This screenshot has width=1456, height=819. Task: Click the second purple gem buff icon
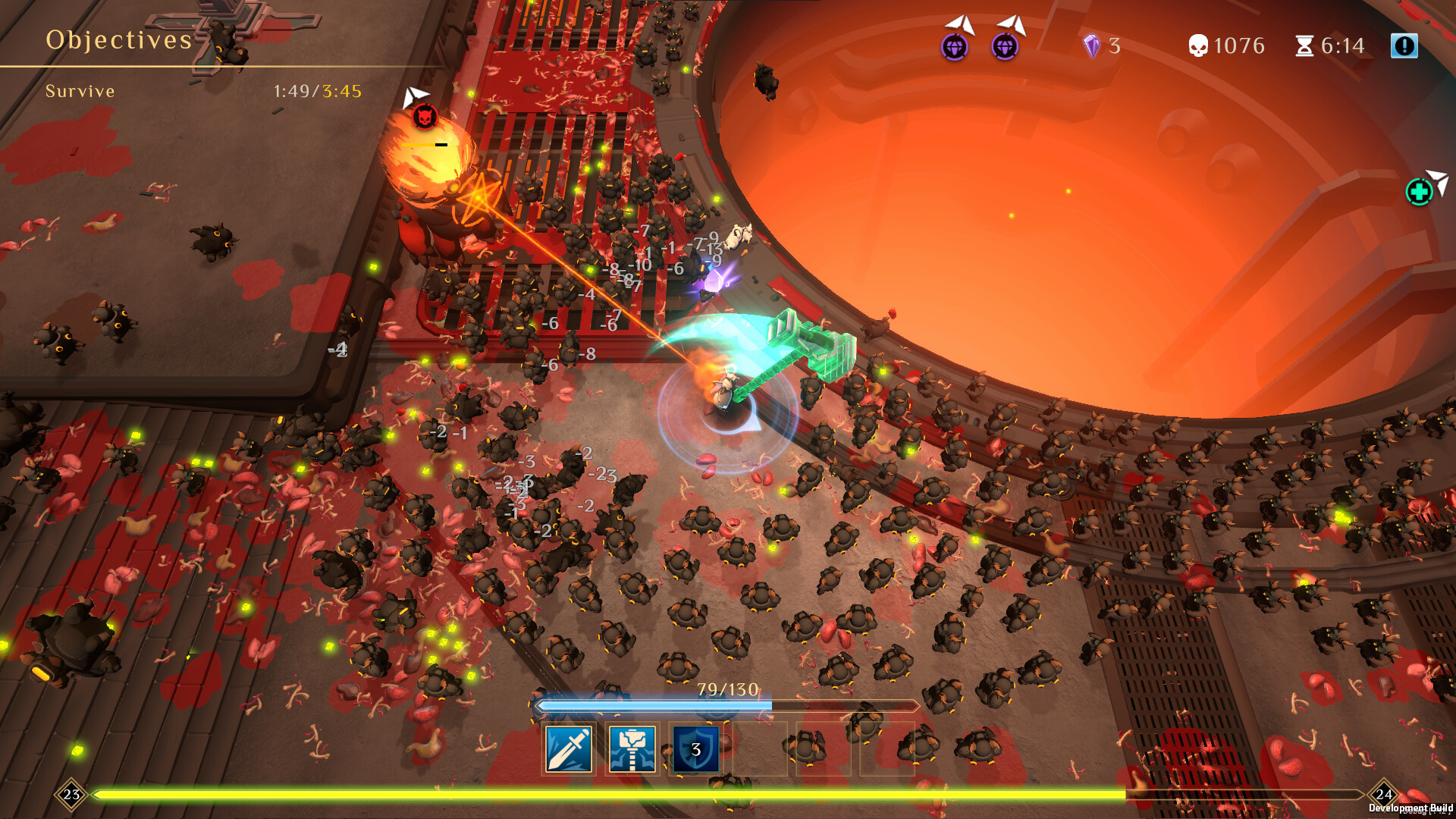1005,47
